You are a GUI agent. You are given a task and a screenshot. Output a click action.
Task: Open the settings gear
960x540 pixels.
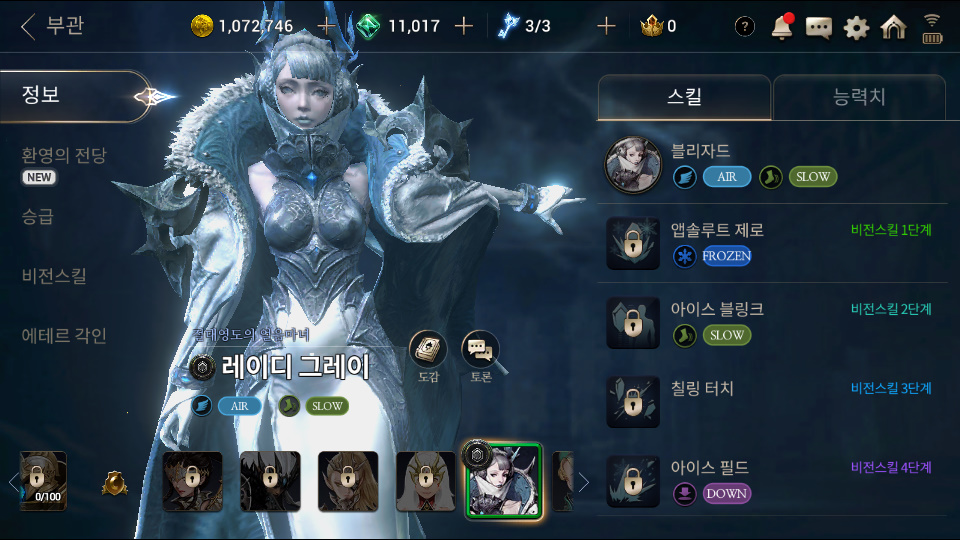coord(856,27)
